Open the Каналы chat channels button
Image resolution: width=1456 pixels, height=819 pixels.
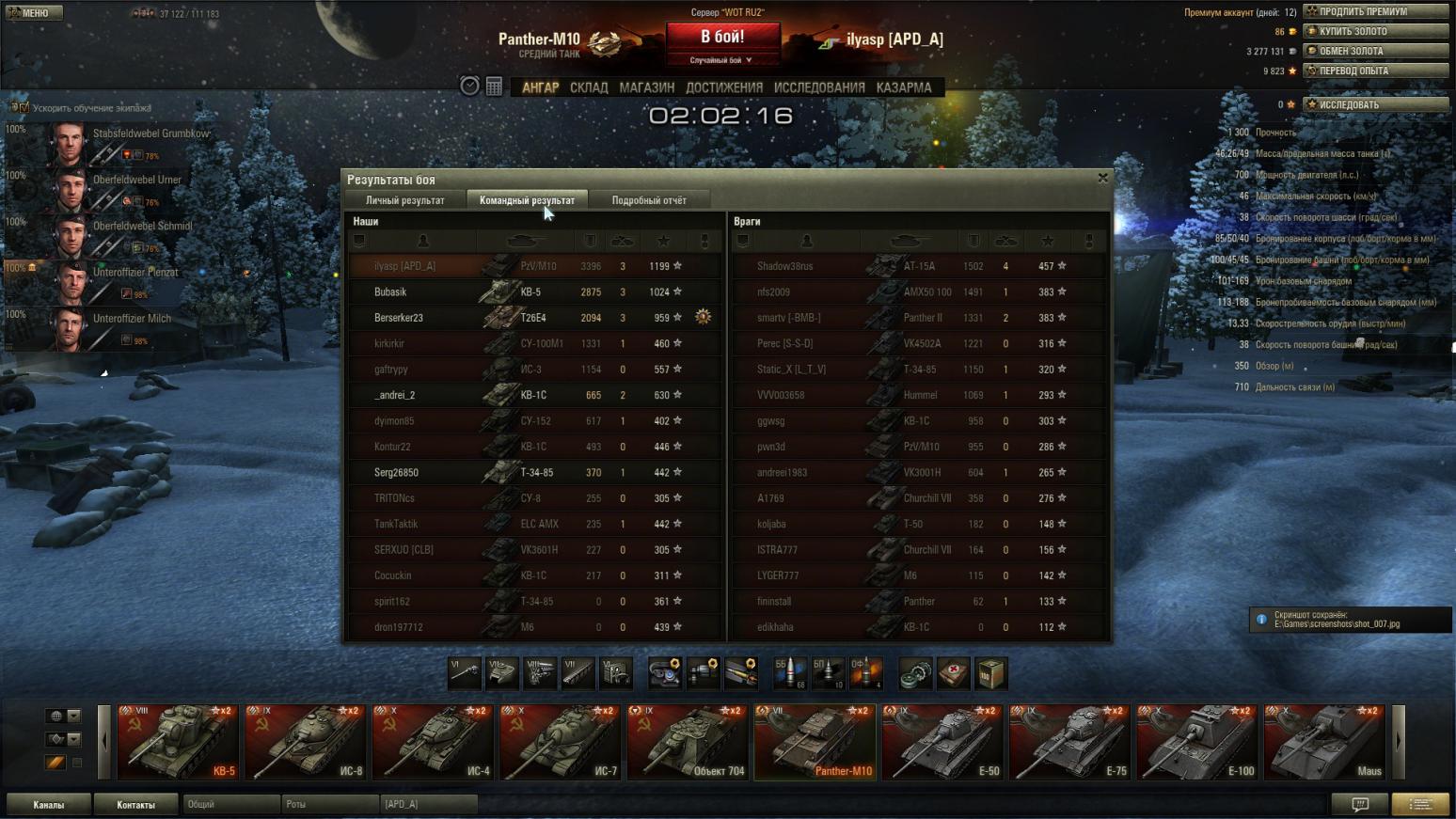pyautogui.click(x=49, y=805)
